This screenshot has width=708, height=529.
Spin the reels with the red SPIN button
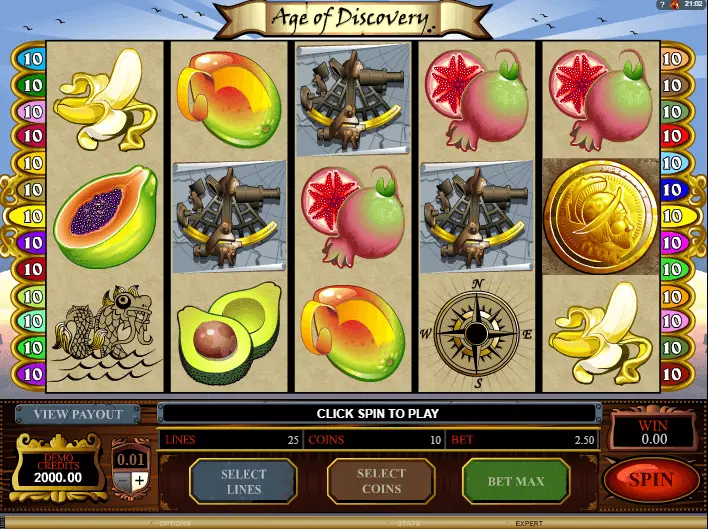pyautogui.click(x=651, y=481)
